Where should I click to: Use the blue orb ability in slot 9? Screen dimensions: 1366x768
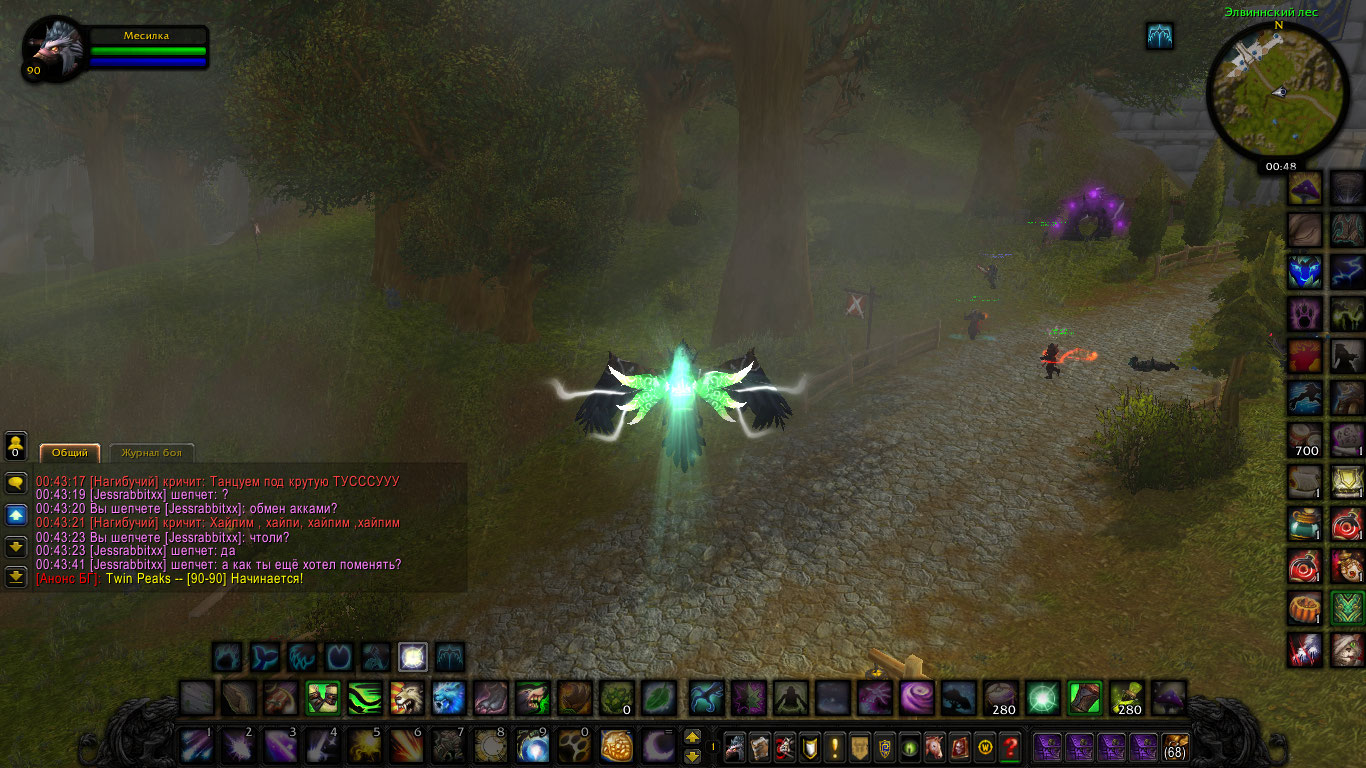(x=532, y=746)
